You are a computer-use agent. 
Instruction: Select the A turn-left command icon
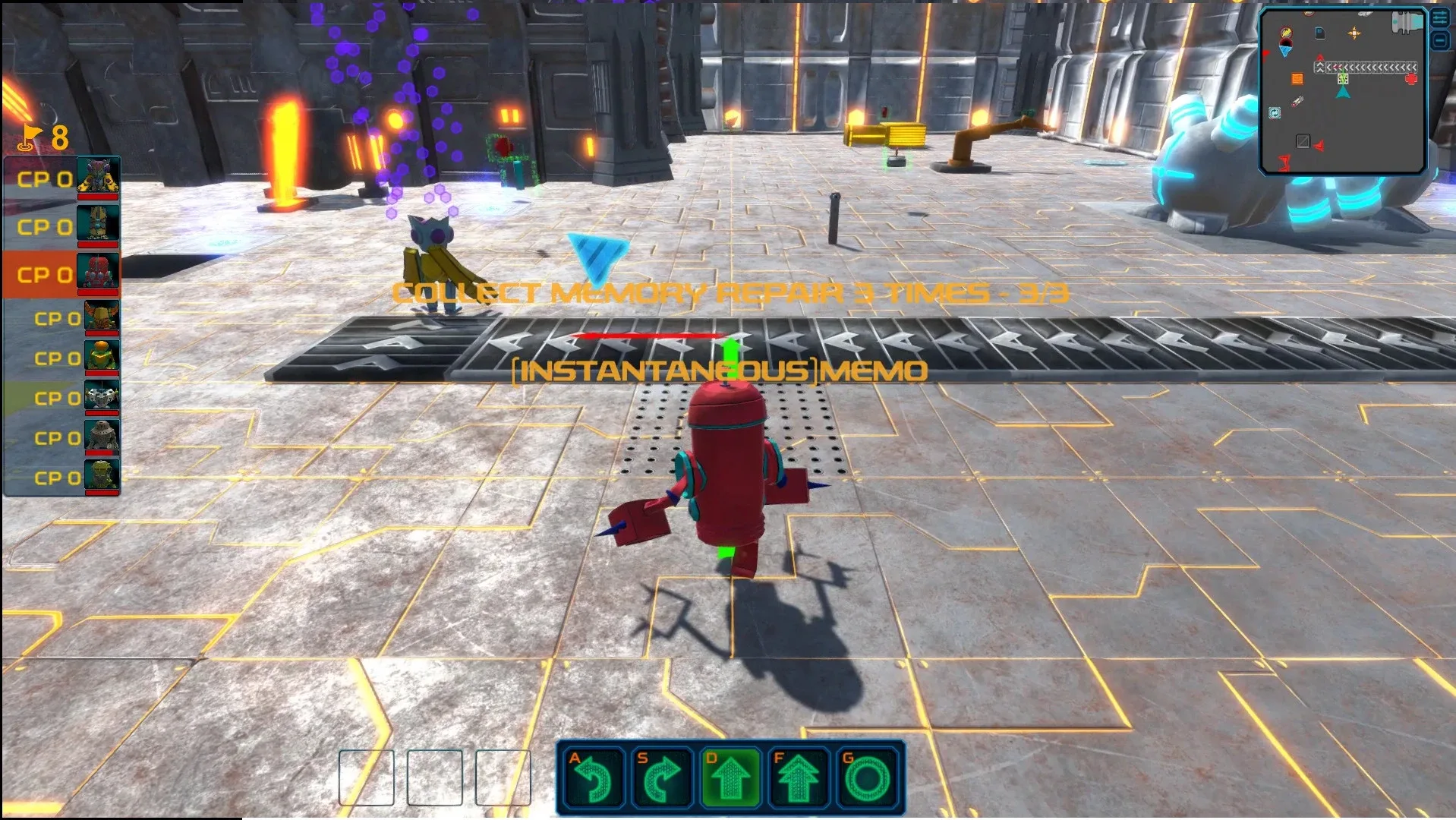point(595,777)
